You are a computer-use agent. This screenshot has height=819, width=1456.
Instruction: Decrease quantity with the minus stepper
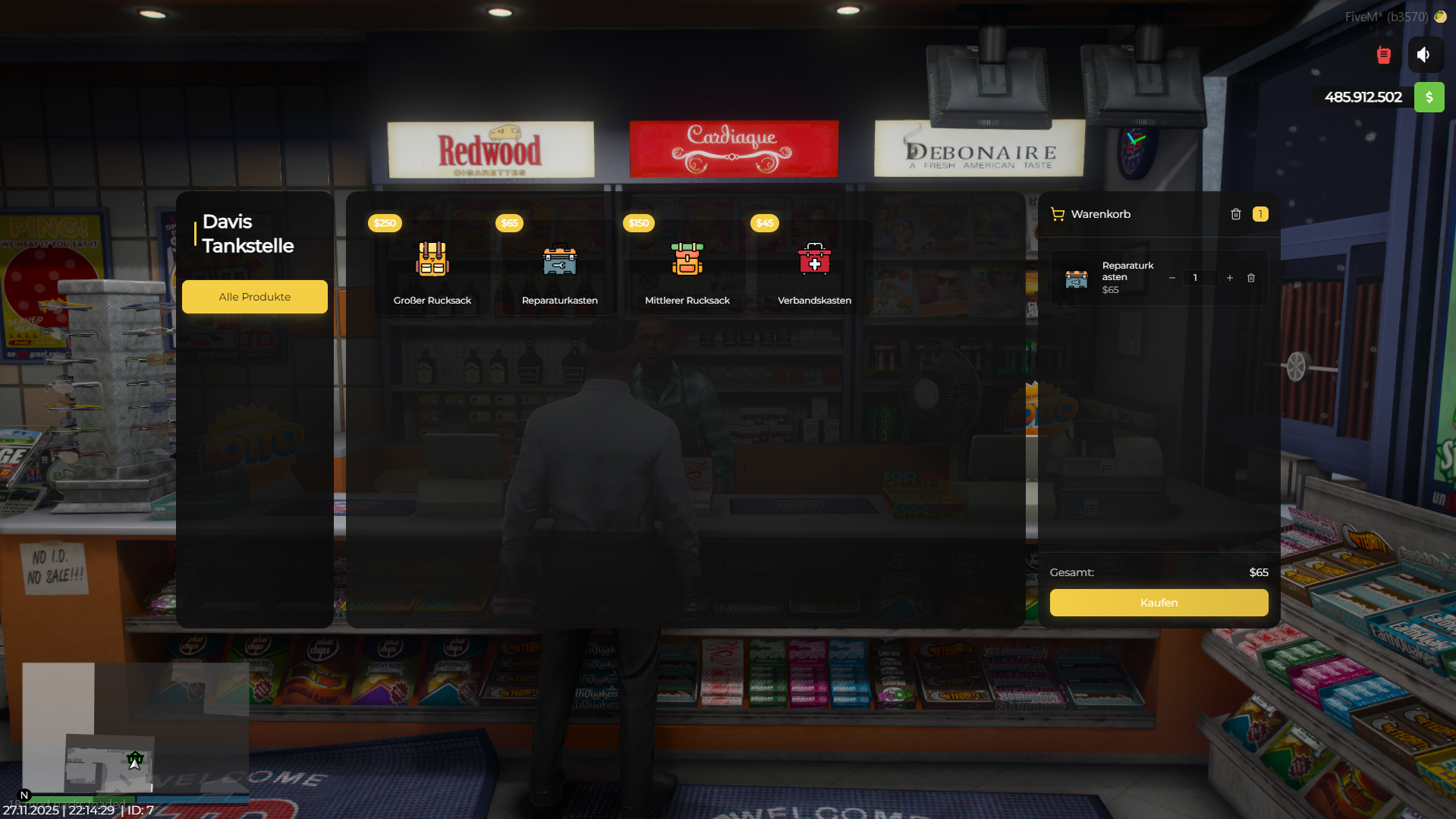1172,278
